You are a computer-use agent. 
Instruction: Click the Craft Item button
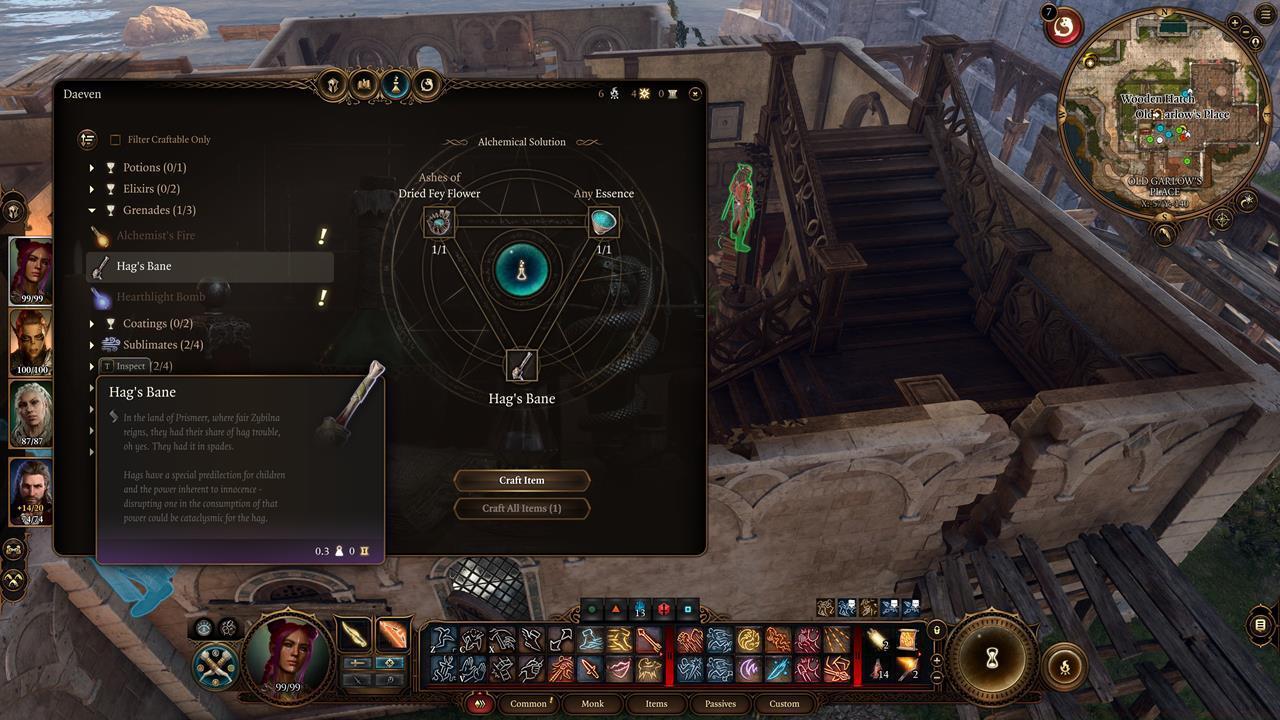[522, 480]
